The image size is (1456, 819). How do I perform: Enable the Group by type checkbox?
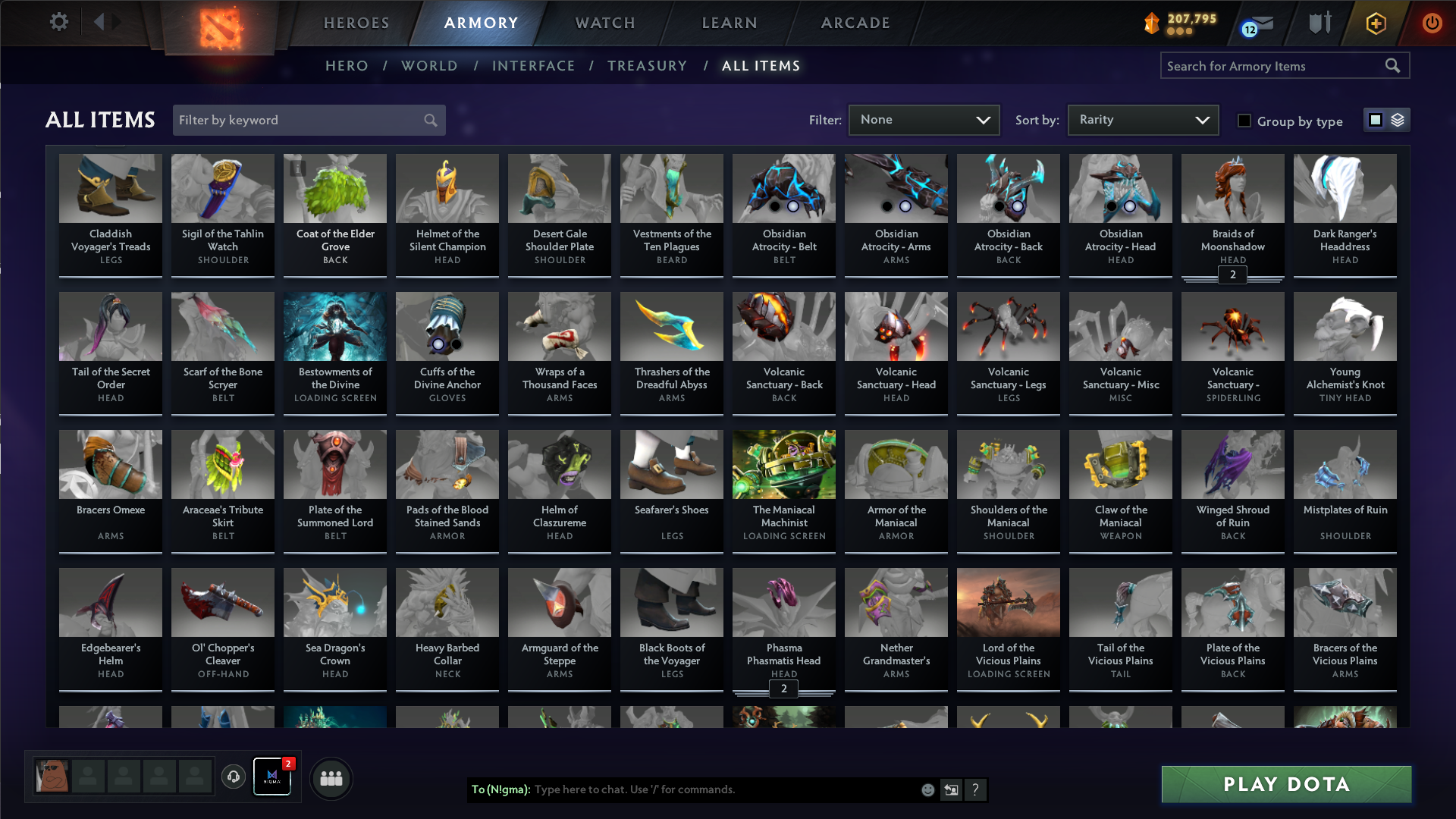coord(1244,120)
